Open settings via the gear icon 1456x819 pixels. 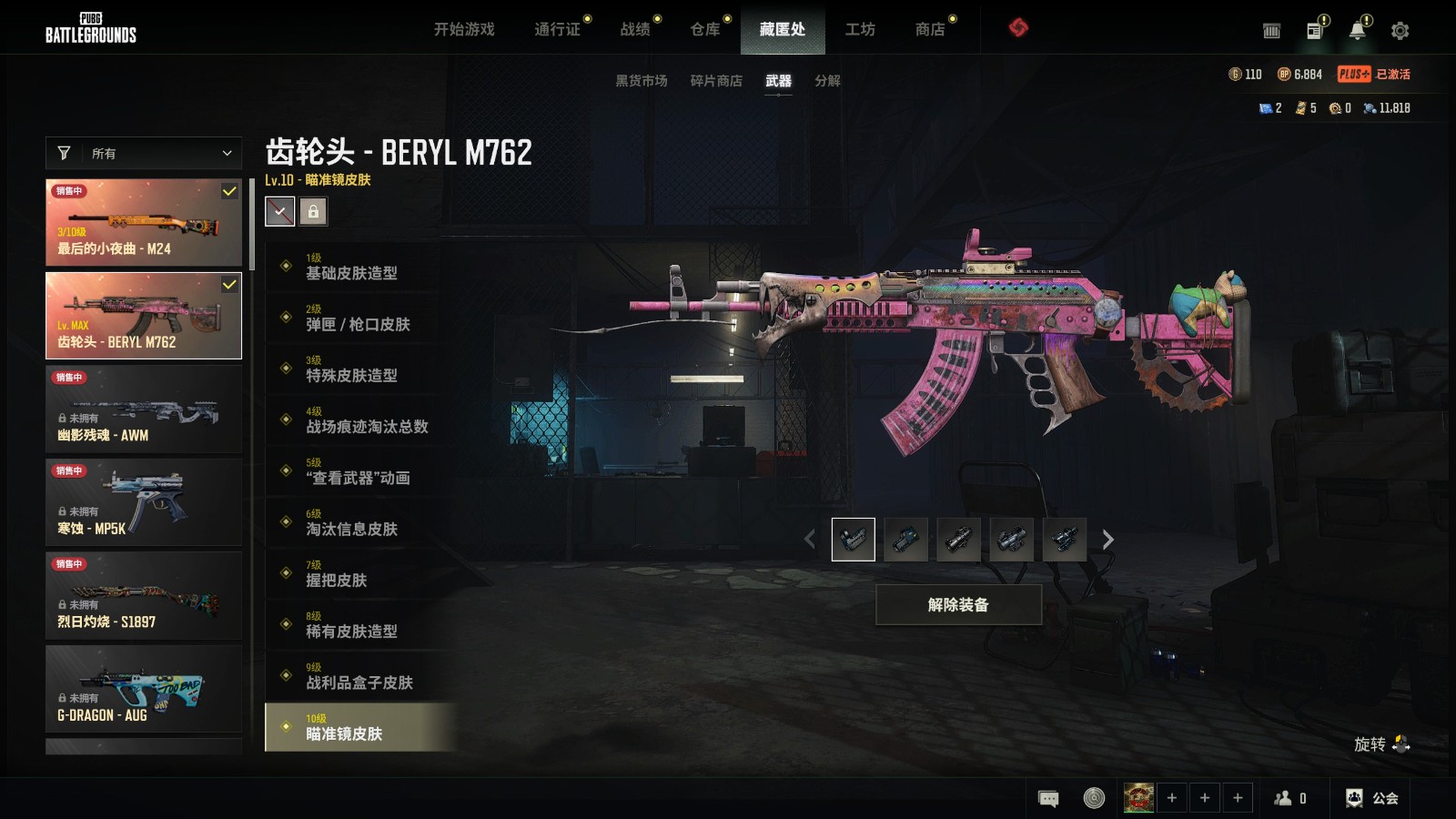click(x=1400, y=31)
